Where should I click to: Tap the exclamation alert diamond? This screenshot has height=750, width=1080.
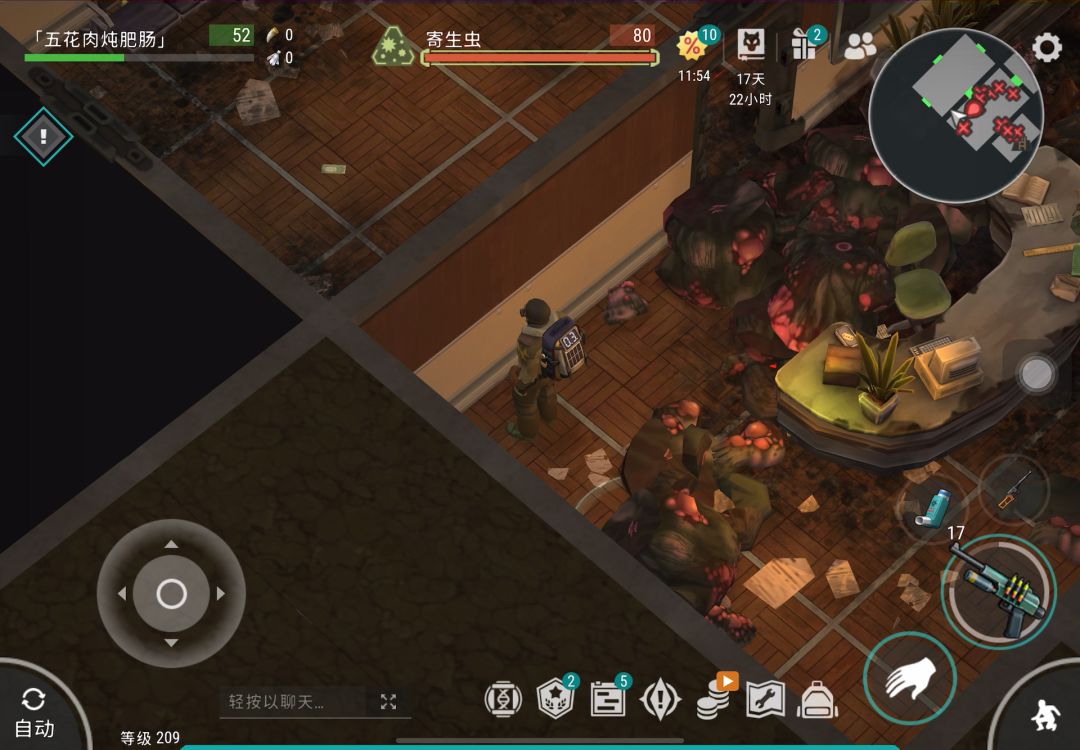[x=43, y=137]
